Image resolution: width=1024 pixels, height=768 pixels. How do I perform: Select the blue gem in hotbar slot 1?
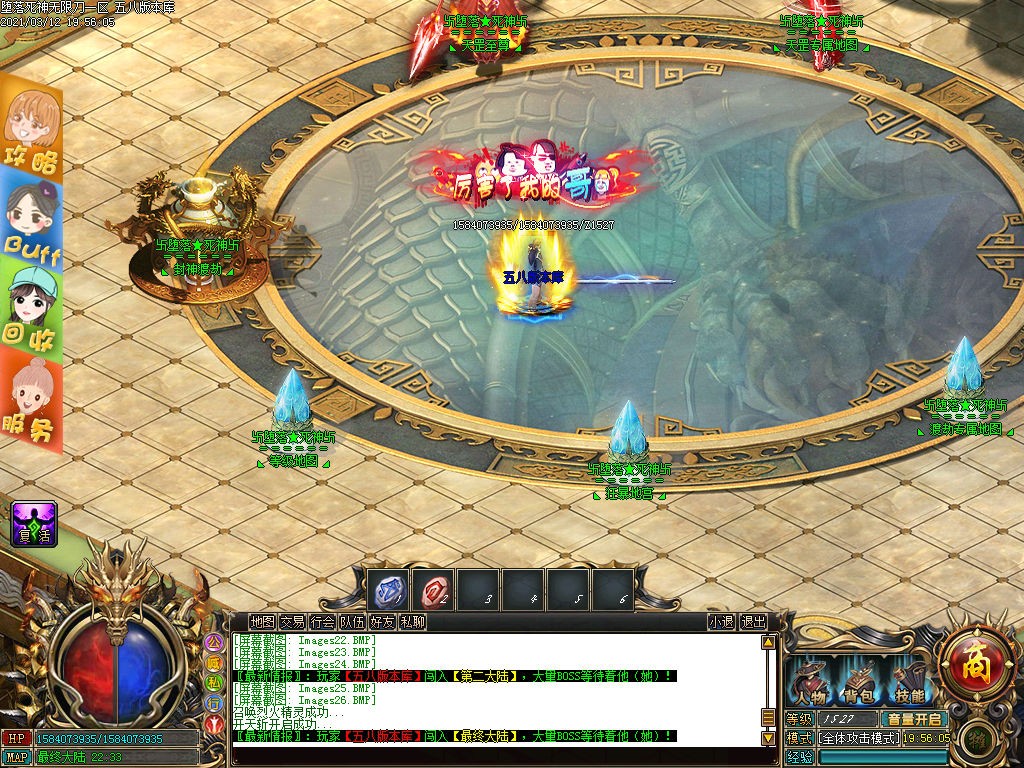point(388,591)
